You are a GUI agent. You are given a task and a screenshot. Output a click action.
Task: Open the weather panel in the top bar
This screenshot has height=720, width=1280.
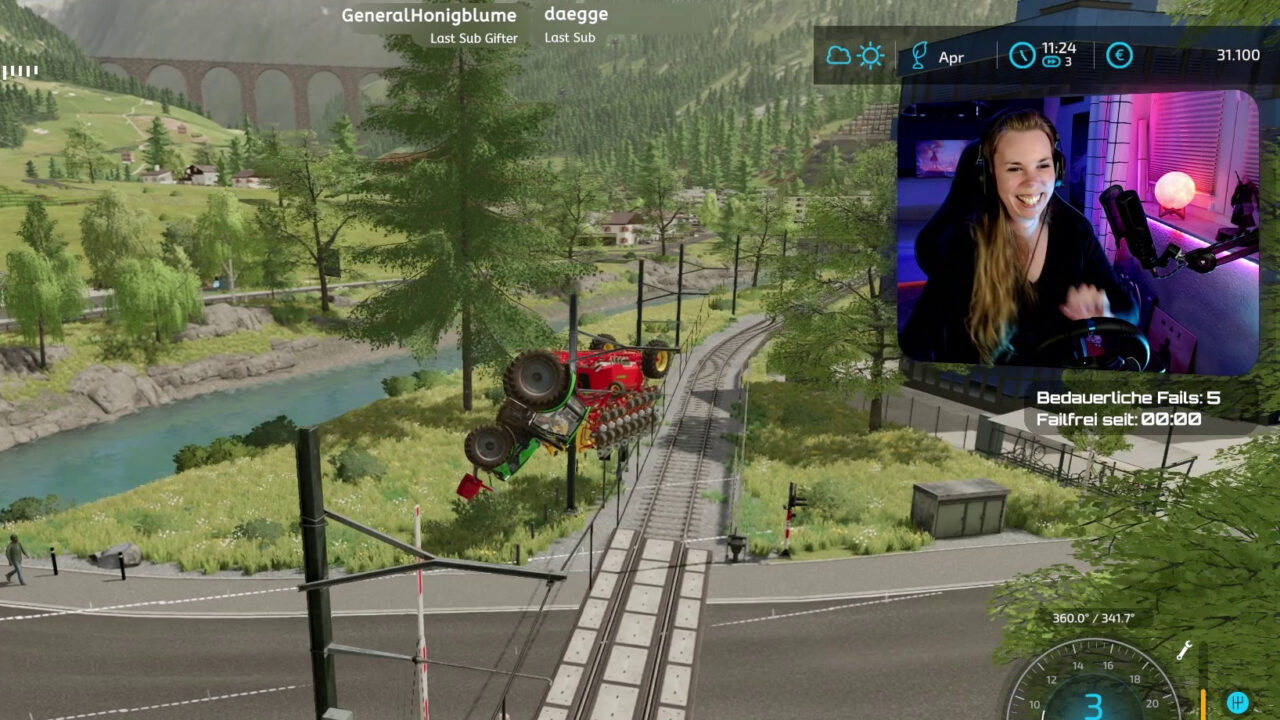(x=853, y=56)
